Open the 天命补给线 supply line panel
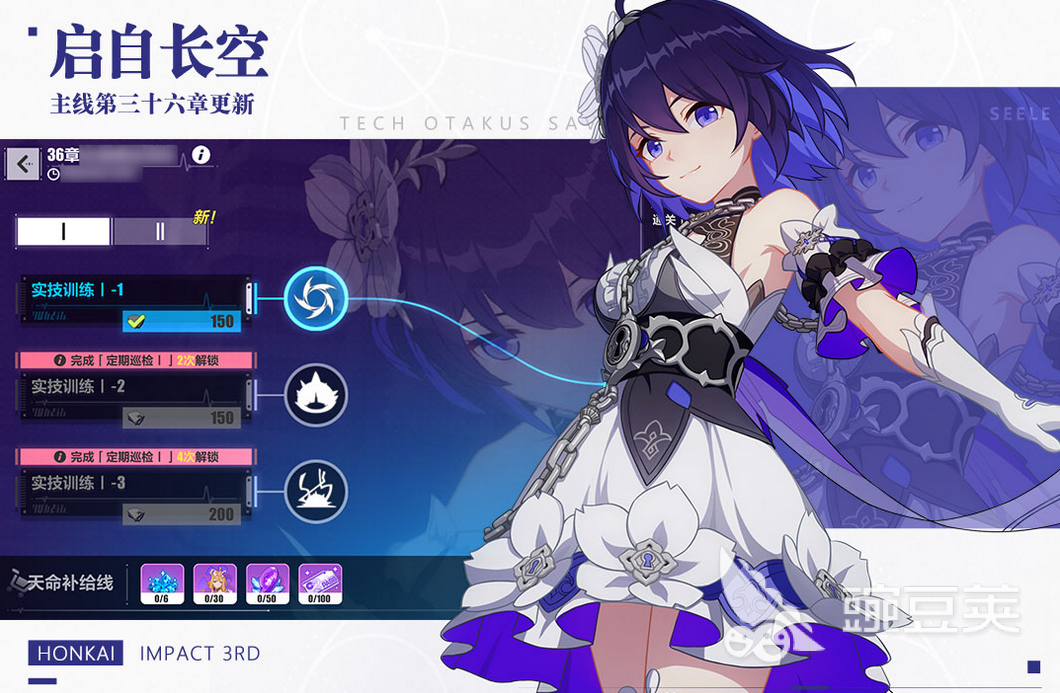 coord(62,583)
